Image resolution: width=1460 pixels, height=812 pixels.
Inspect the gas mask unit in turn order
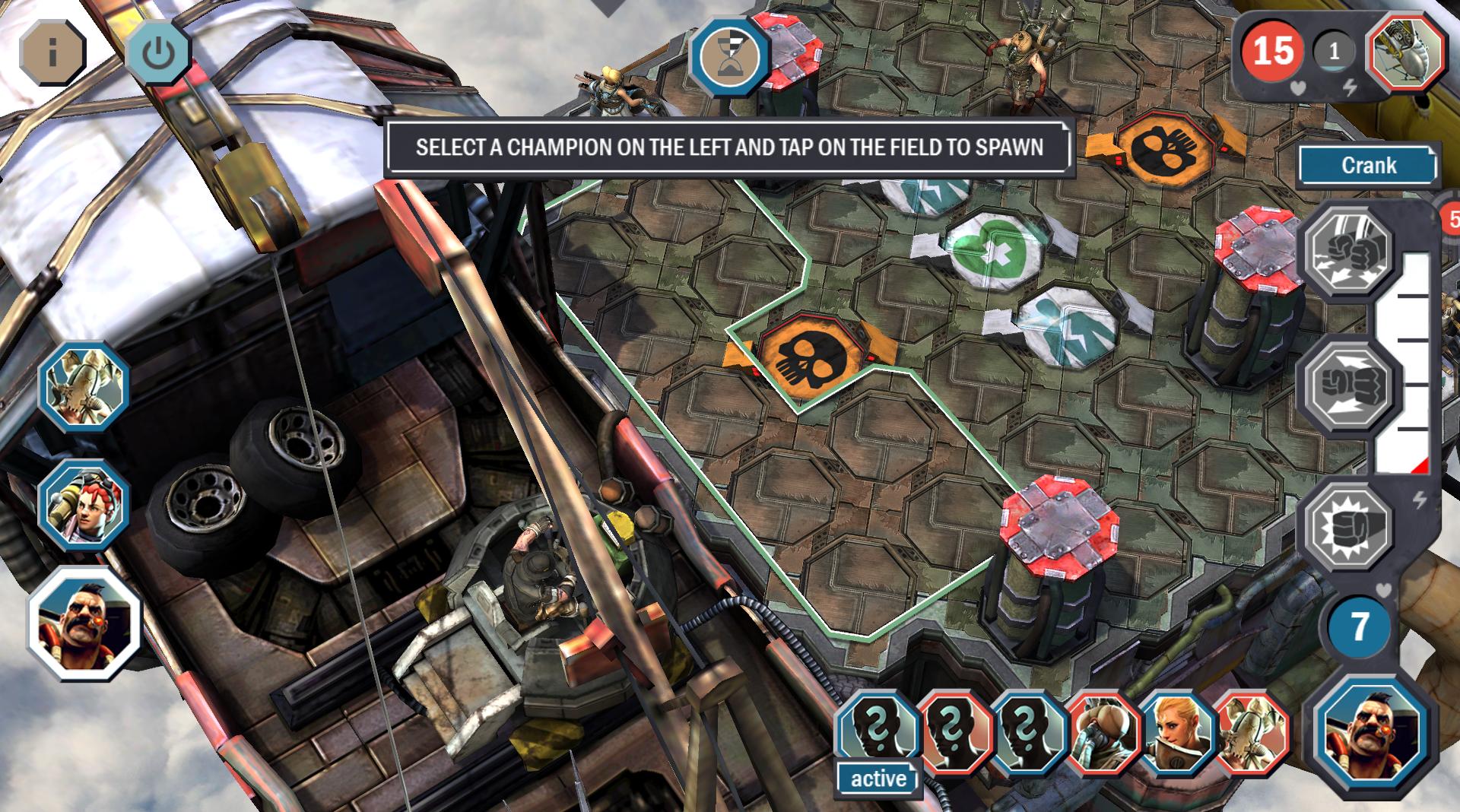1103,732
